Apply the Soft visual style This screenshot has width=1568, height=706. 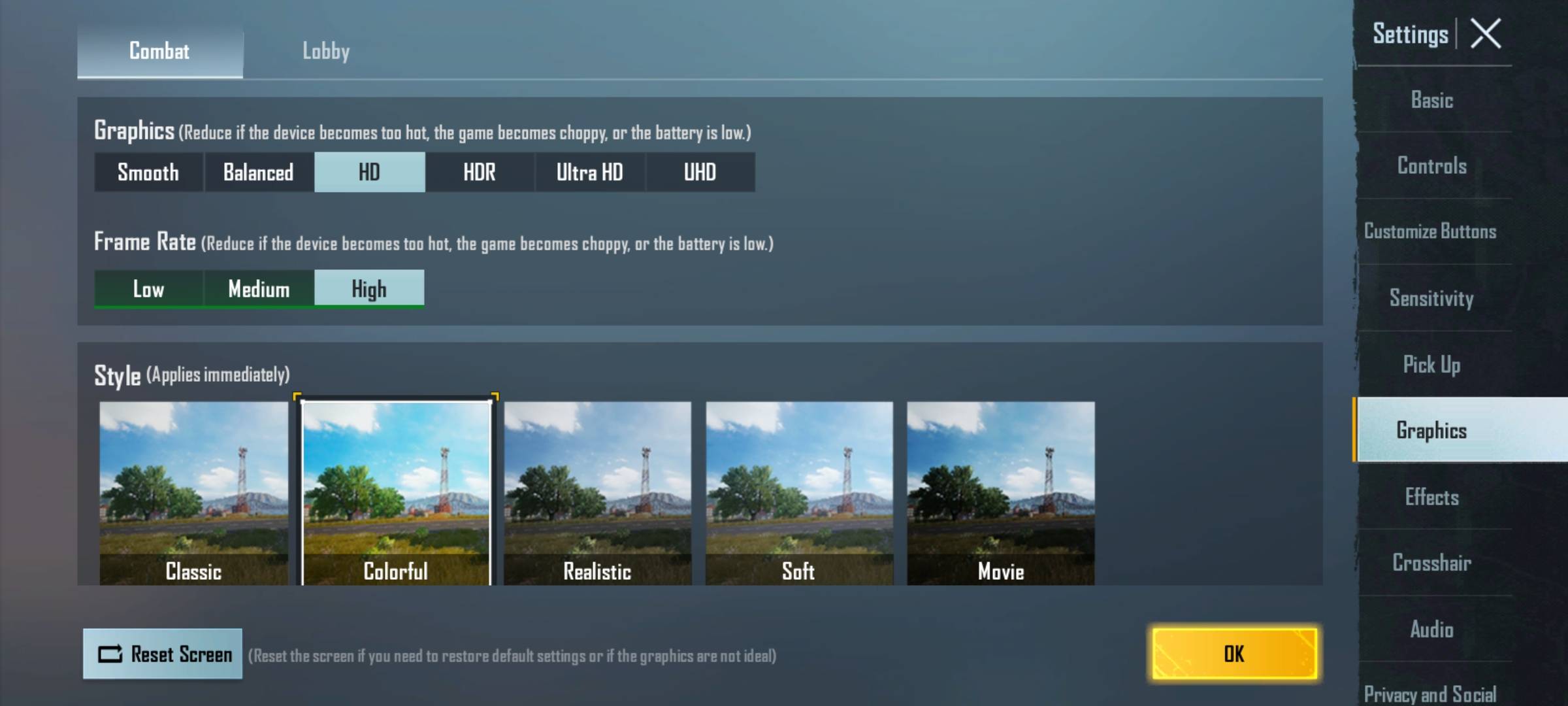(x=799, y=492)
